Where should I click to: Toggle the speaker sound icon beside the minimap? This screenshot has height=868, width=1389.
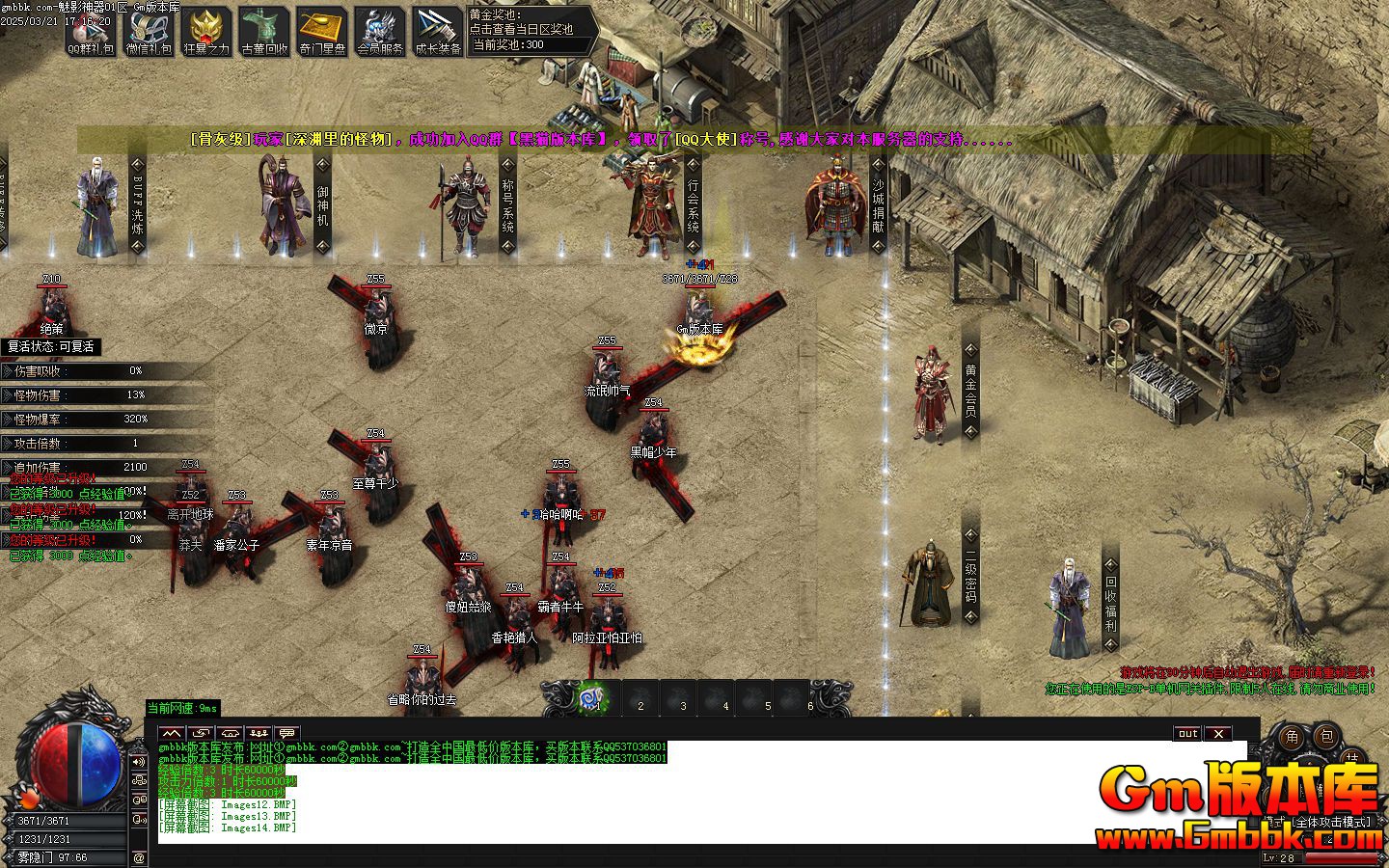[x=138, y=762]
